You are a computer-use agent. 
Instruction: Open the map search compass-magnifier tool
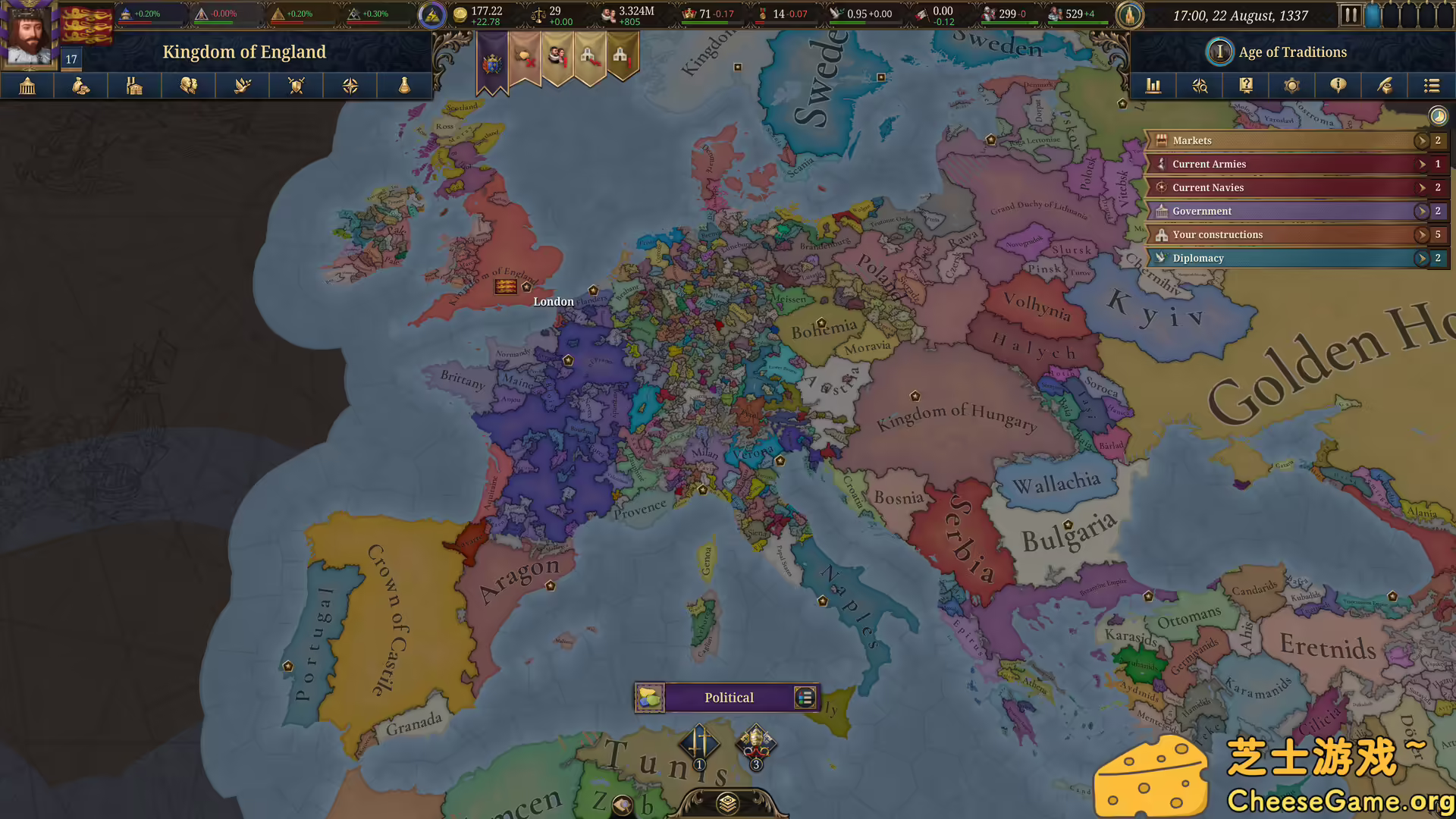tap(1200, 86)
